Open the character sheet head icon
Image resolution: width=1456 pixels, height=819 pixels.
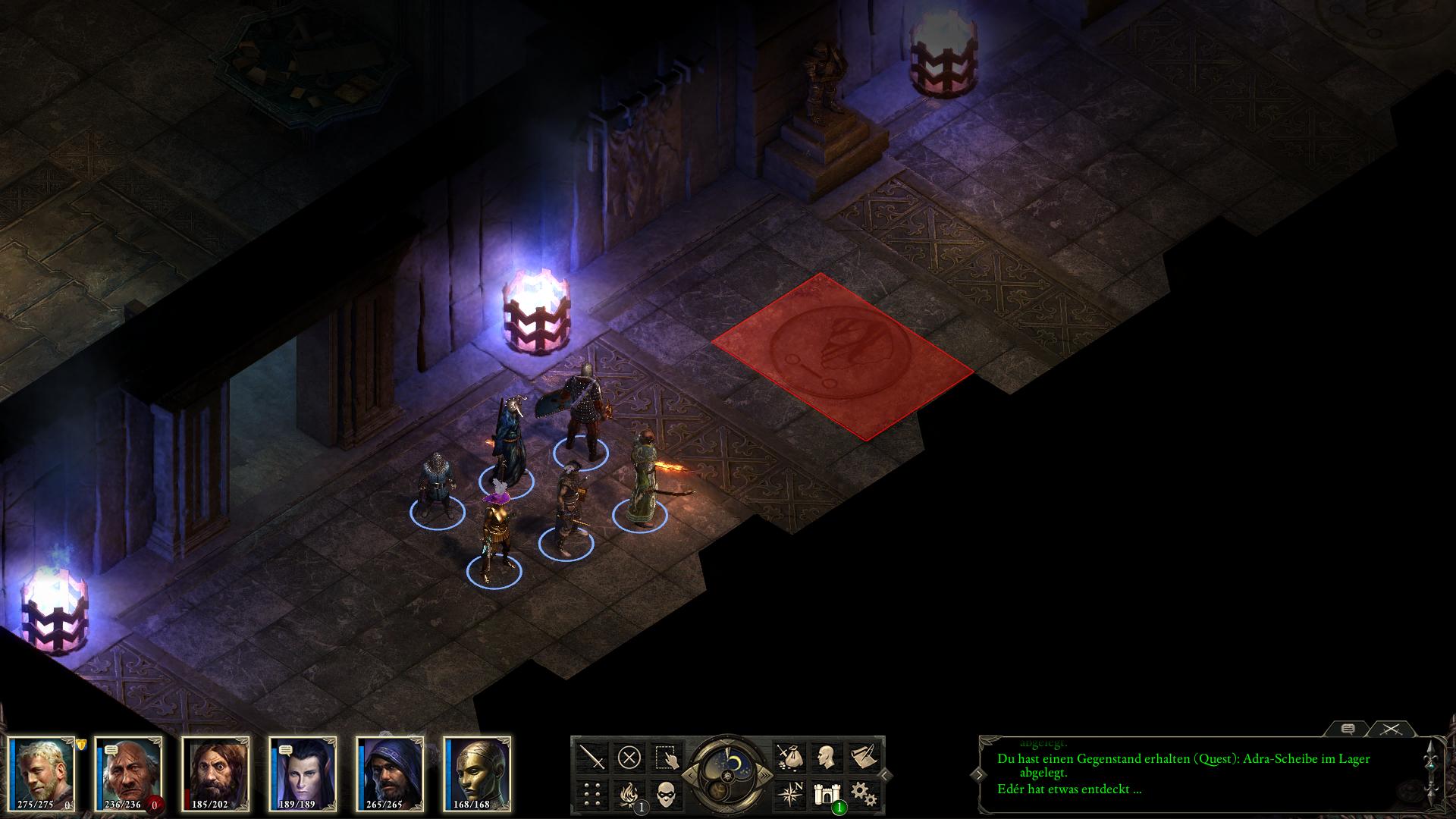tap(826, 757)
